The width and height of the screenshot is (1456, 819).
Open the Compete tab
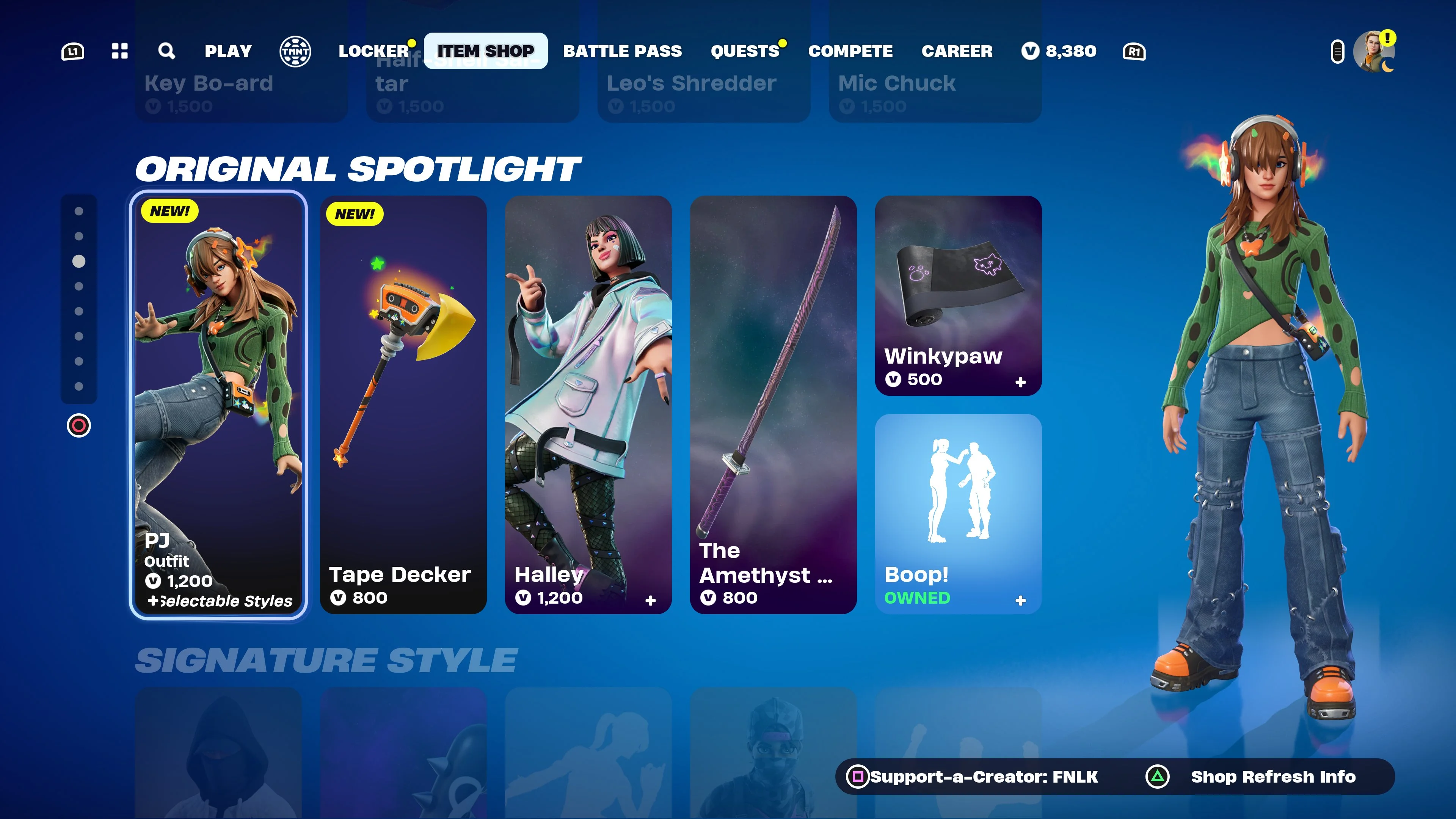tap(851, 52)
